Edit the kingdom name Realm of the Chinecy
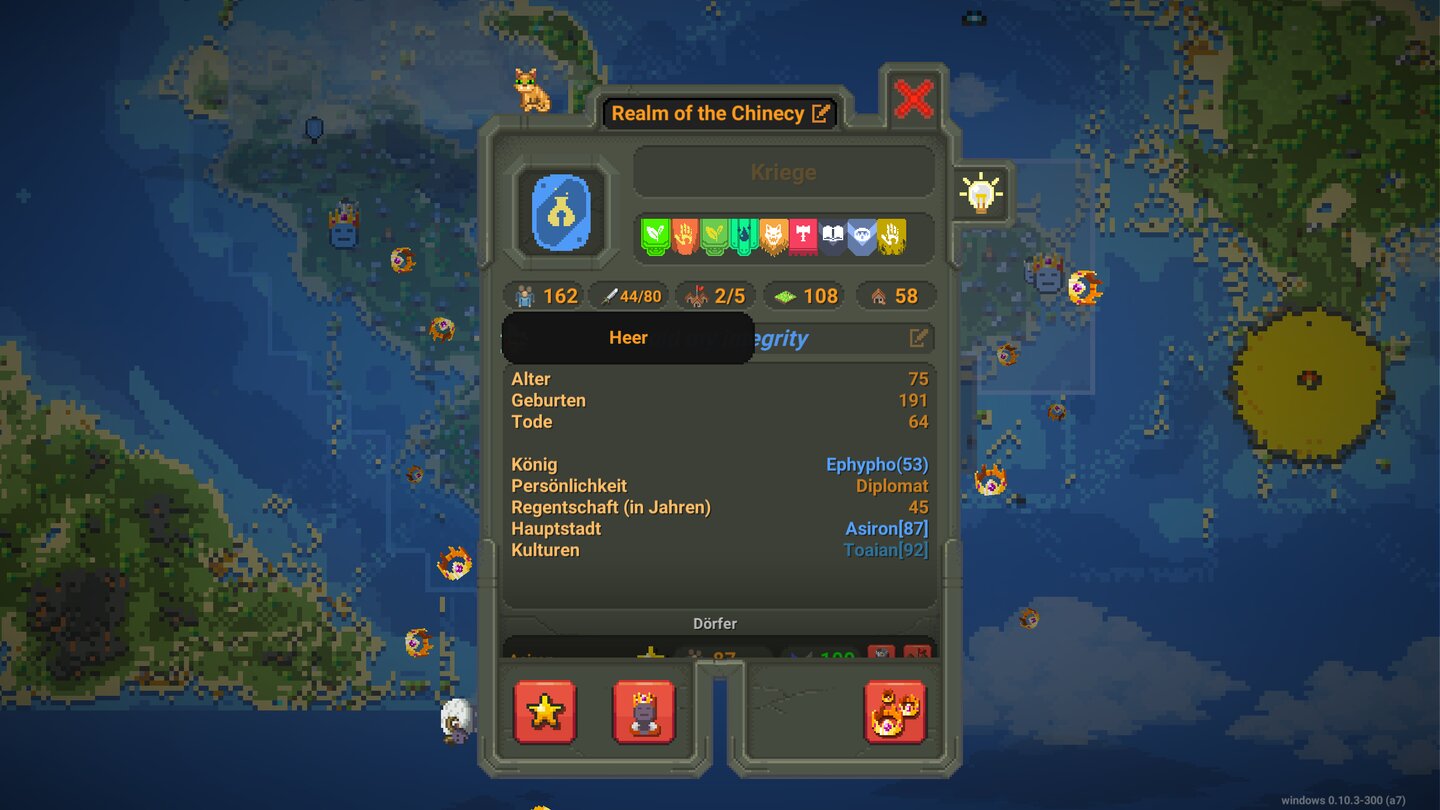The height and width of the screenshot is (810, 1440). click(819, 113)
